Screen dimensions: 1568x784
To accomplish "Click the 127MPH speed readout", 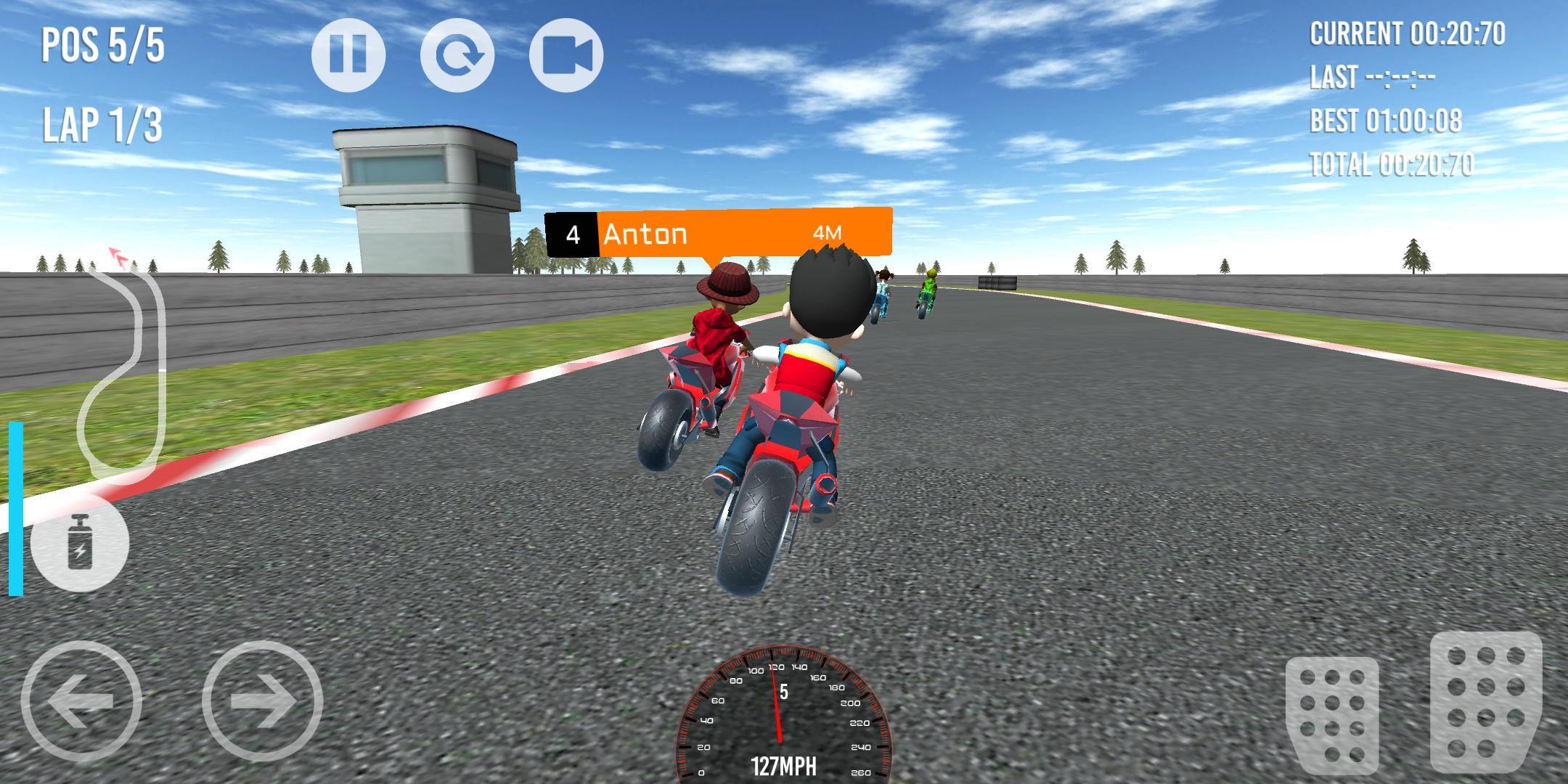I will pyautogui.click(x=784, y=764).
